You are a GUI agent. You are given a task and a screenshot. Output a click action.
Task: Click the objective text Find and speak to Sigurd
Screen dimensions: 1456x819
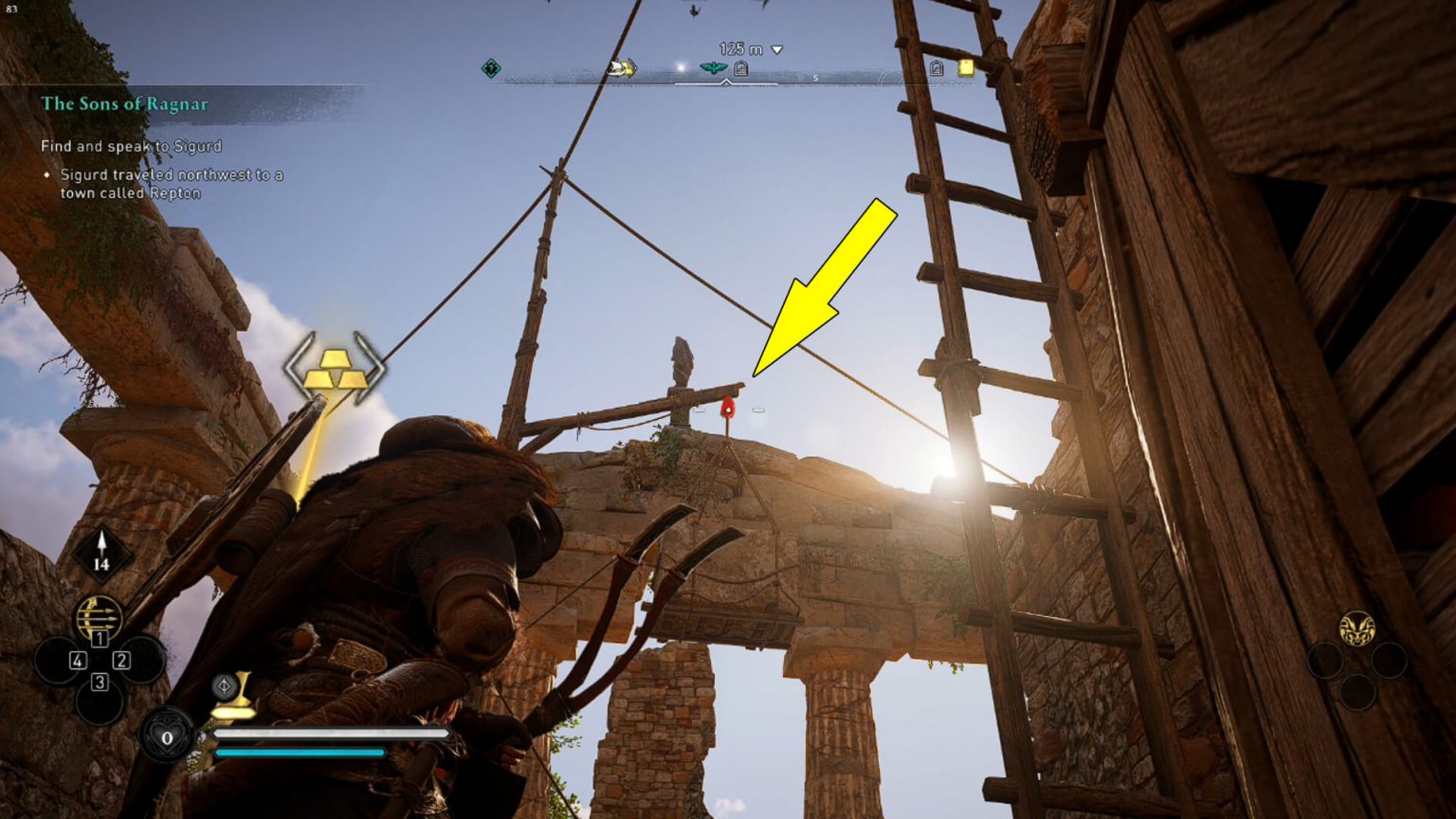pos(130,146)
